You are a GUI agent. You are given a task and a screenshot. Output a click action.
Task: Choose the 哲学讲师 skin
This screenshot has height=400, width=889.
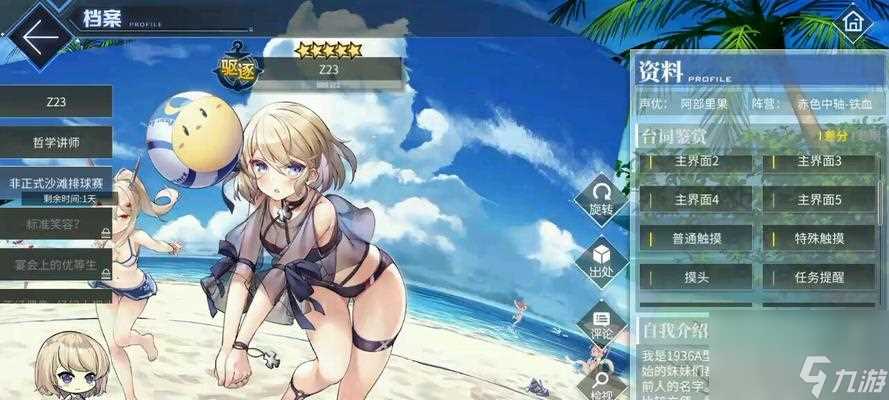pos(56,142)
